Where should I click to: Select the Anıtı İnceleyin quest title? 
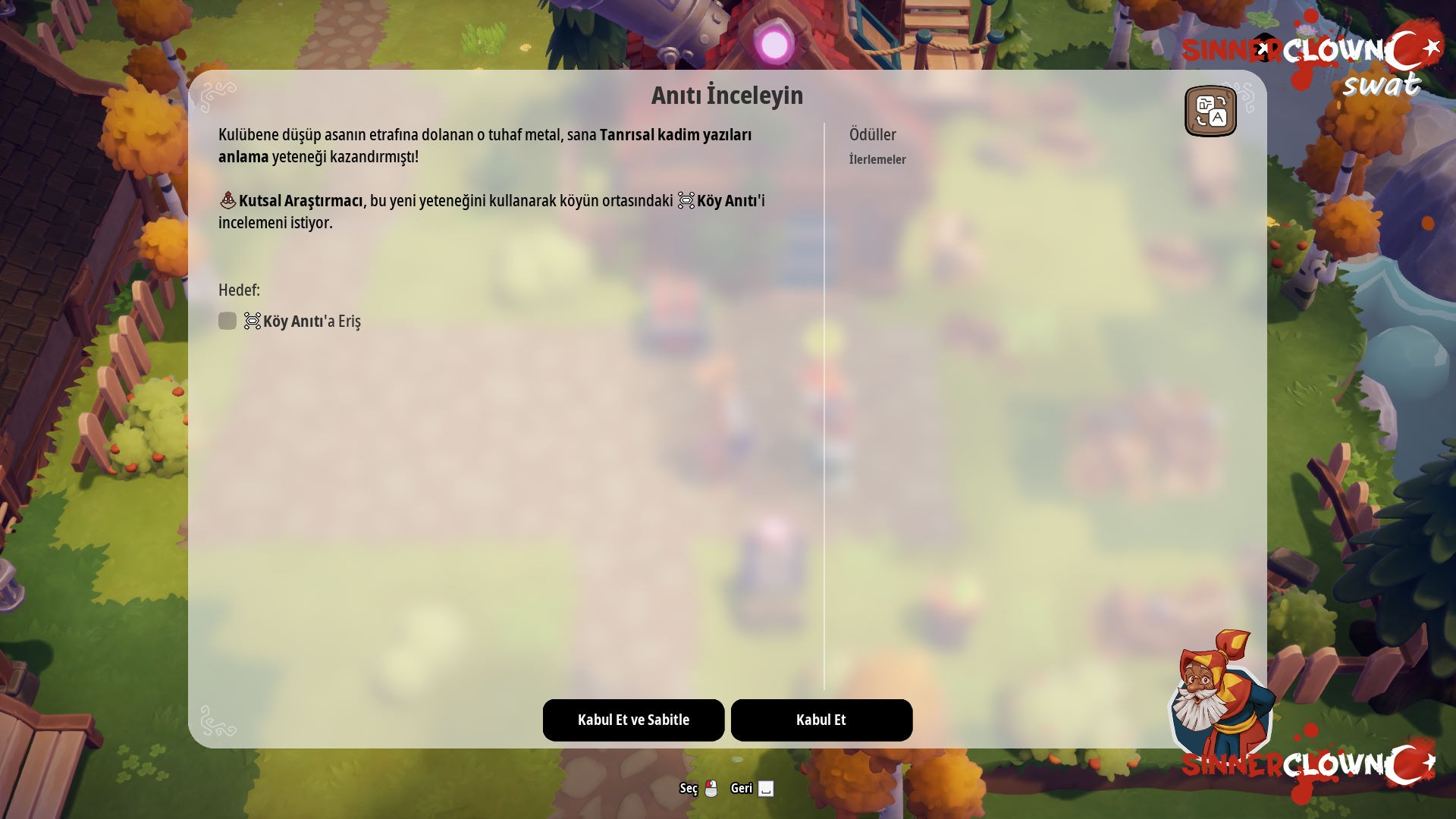click(726, 95)
